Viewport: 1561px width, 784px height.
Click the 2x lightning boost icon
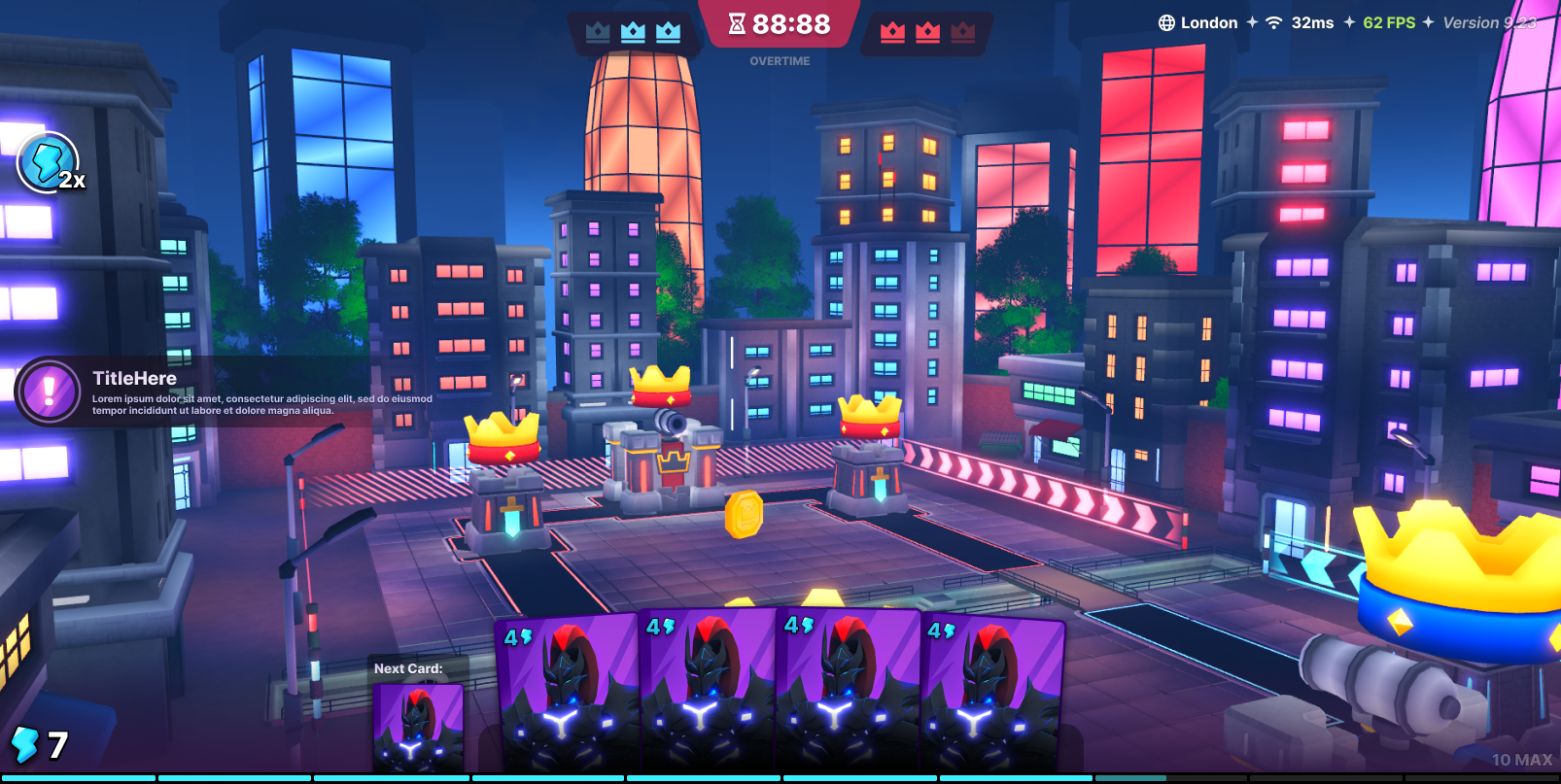(x=49, y=162)
